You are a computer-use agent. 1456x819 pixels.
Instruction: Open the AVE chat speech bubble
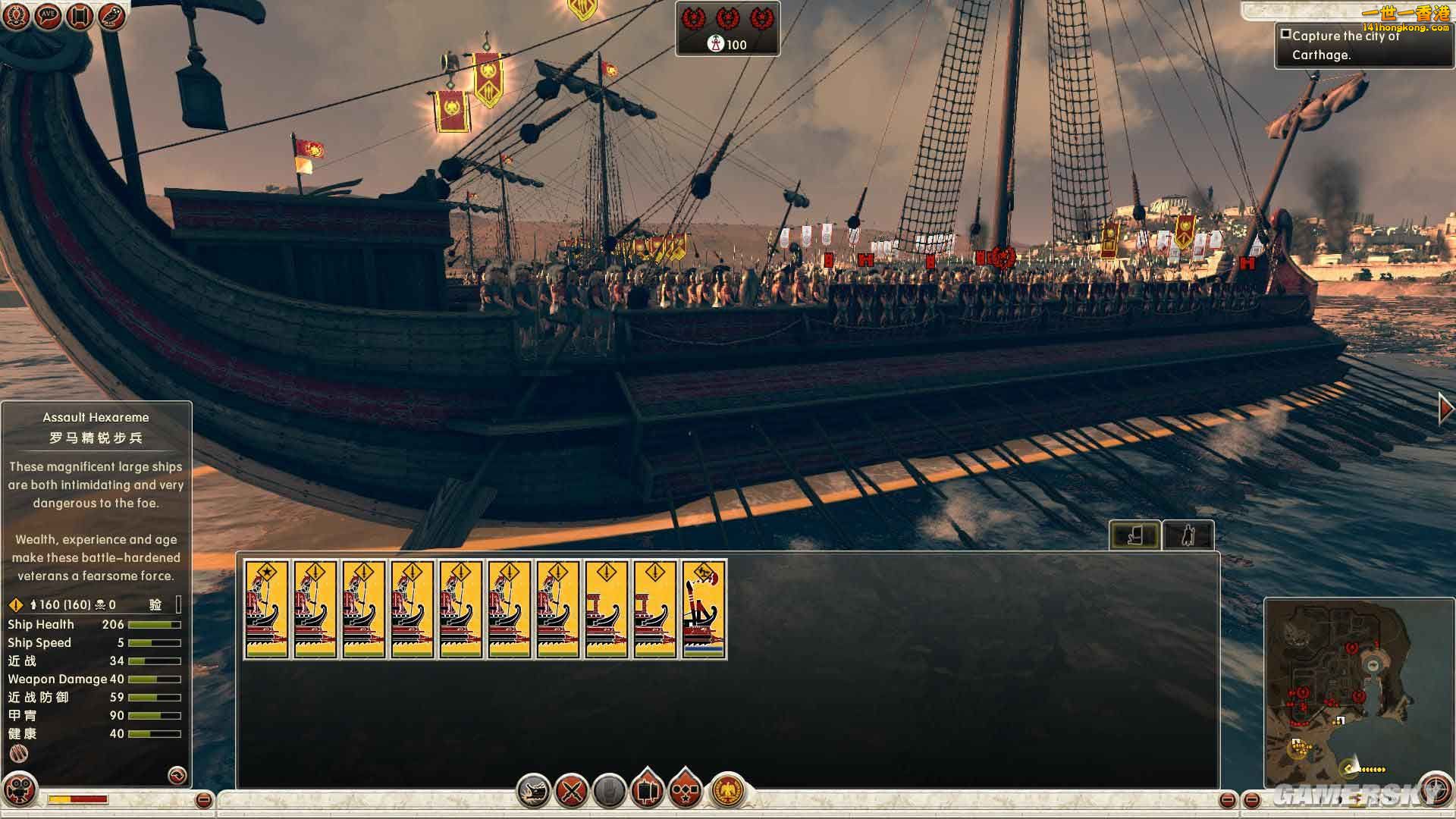[x=48, y=16]
